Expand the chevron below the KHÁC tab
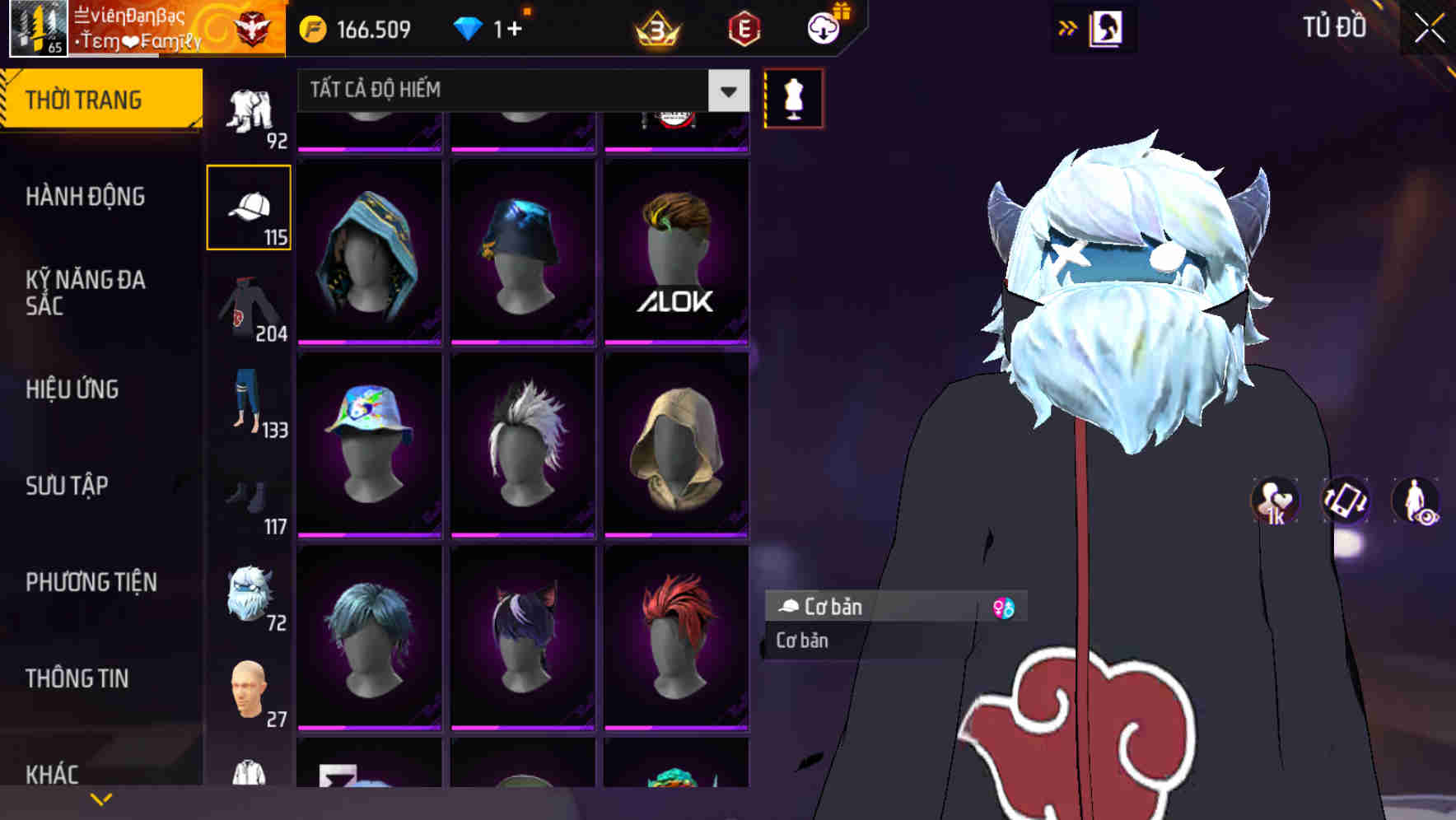1456x820 pixels. (100, 797)
